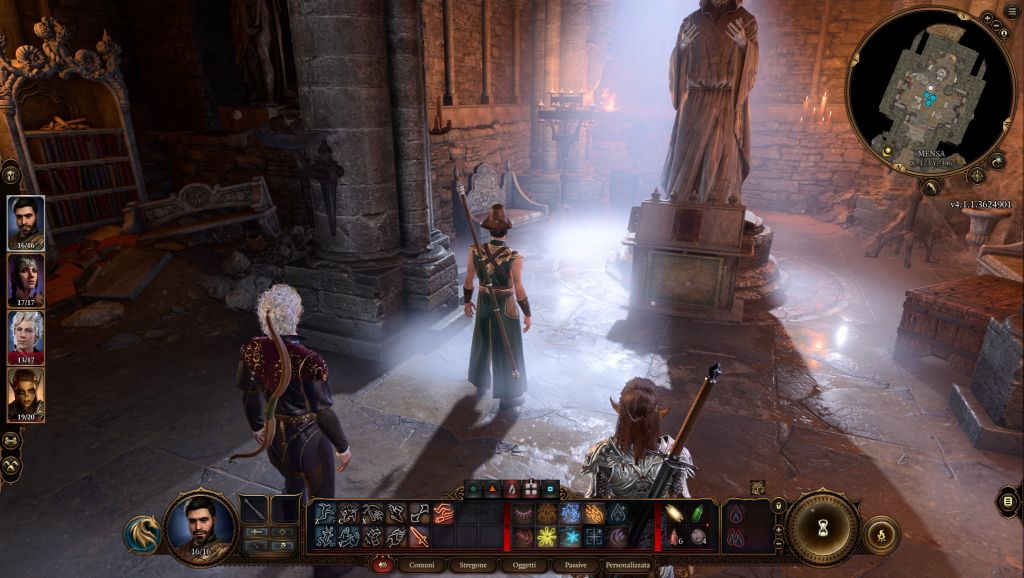Click the hotbar lock padlock icon
The width and height of the screenshot is (1024, 578).
coord(778,507)
